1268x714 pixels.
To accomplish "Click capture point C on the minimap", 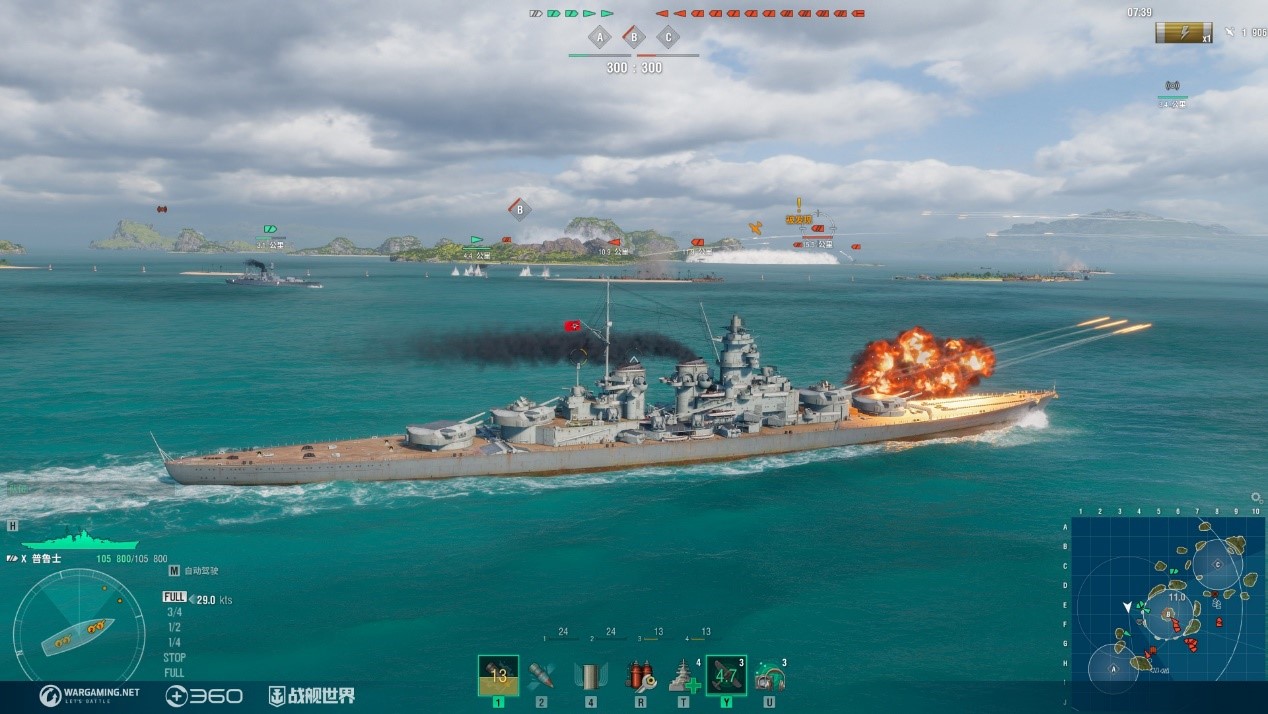I will (1217, 564).
